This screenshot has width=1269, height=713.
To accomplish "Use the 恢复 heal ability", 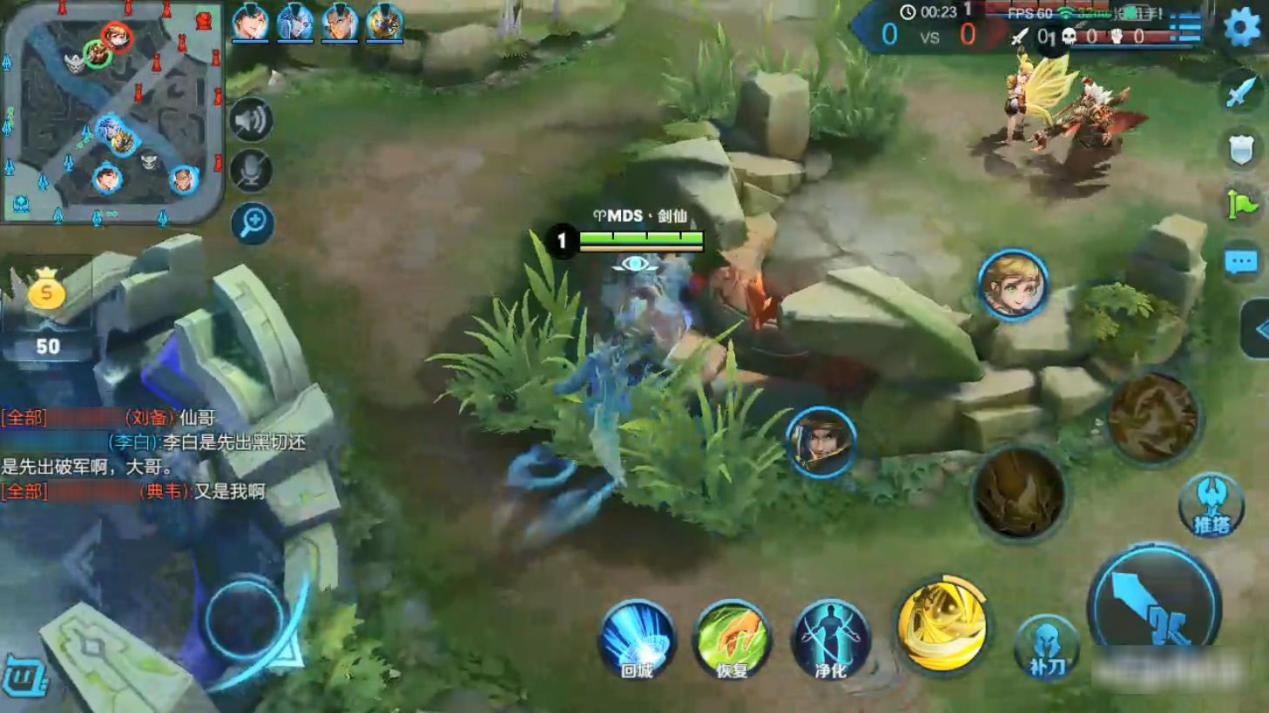I will (x=732, y=638).
